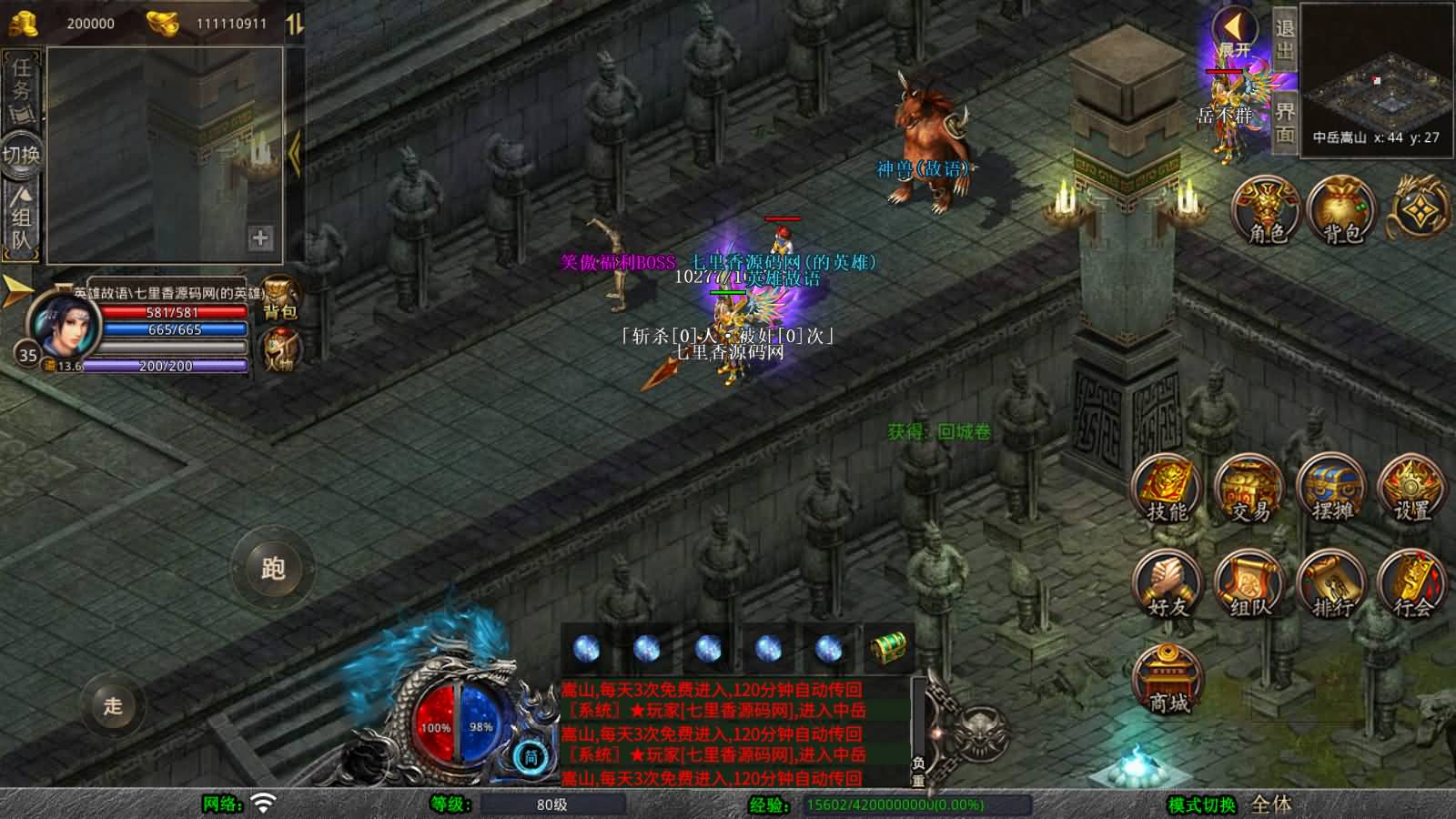Open the 组队 team scroll icon
1456x819 pixels.
point(1249,584)
